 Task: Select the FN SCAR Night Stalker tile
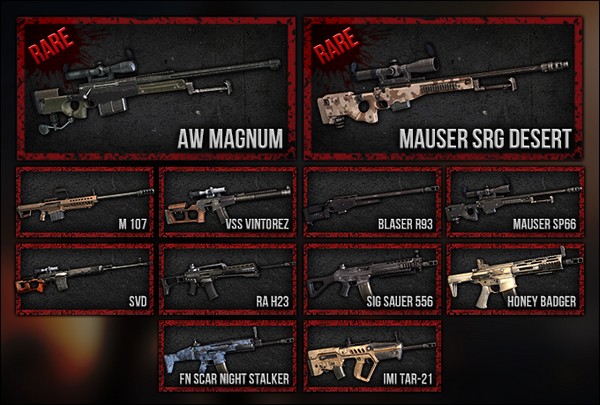pyautogui.click(x=228, y=355)
